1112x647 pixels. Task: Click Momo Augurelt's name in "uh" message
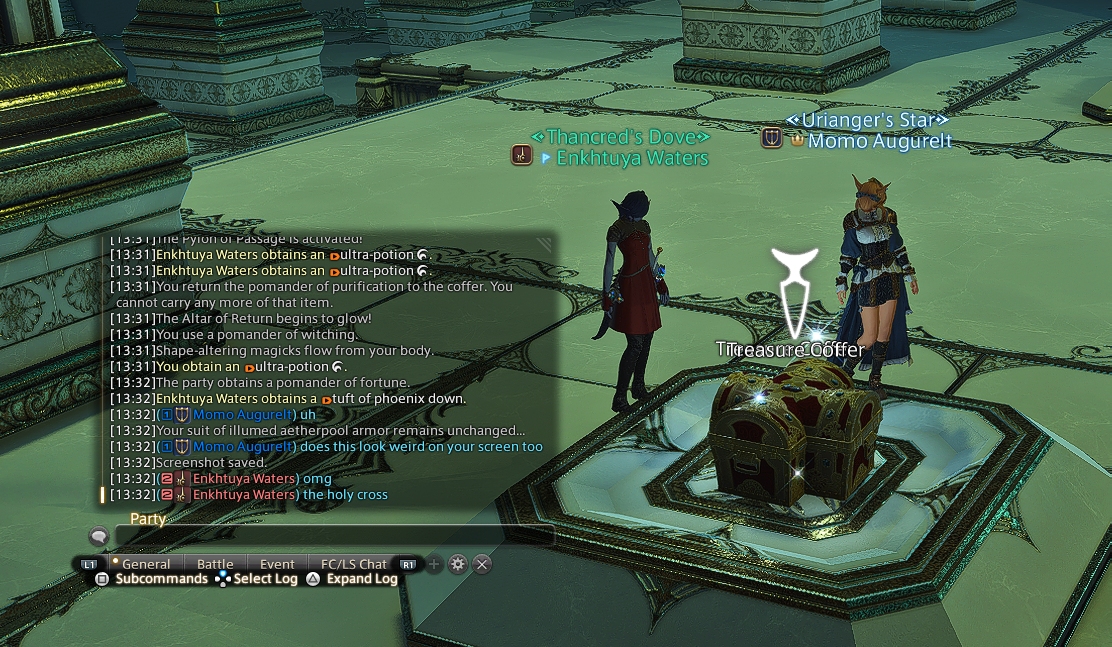click(243, 415)
